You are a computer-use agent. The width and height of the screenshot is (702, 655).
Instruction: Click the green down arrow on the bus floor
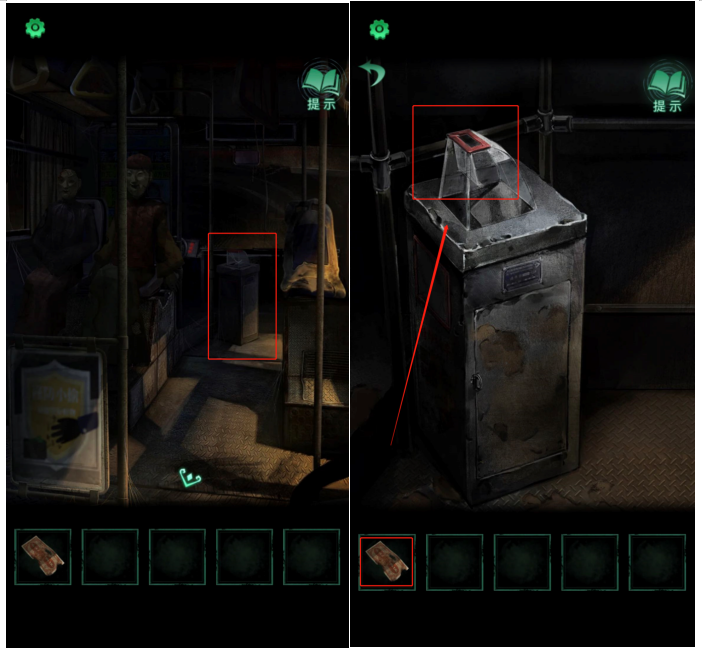[x=190, y=478]
